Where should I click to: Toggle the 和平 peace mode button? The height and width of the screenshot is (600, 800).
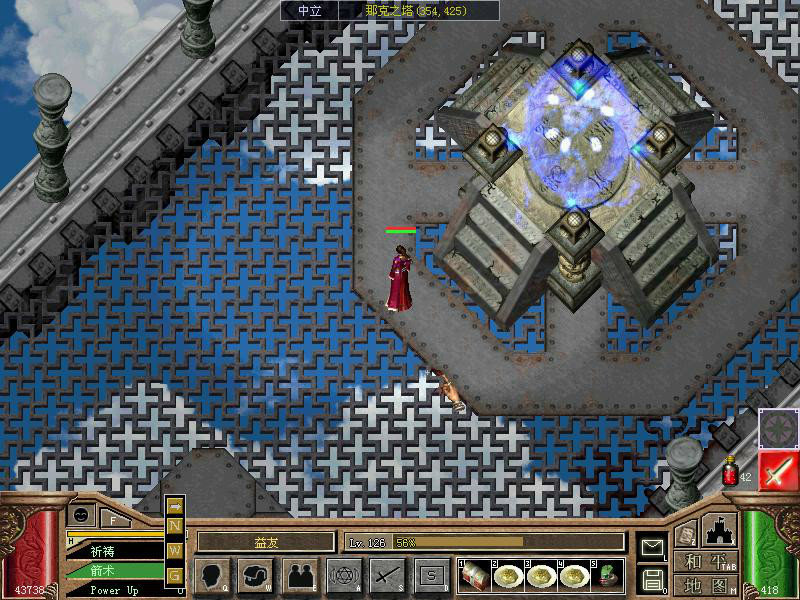(x=706, y=562)
